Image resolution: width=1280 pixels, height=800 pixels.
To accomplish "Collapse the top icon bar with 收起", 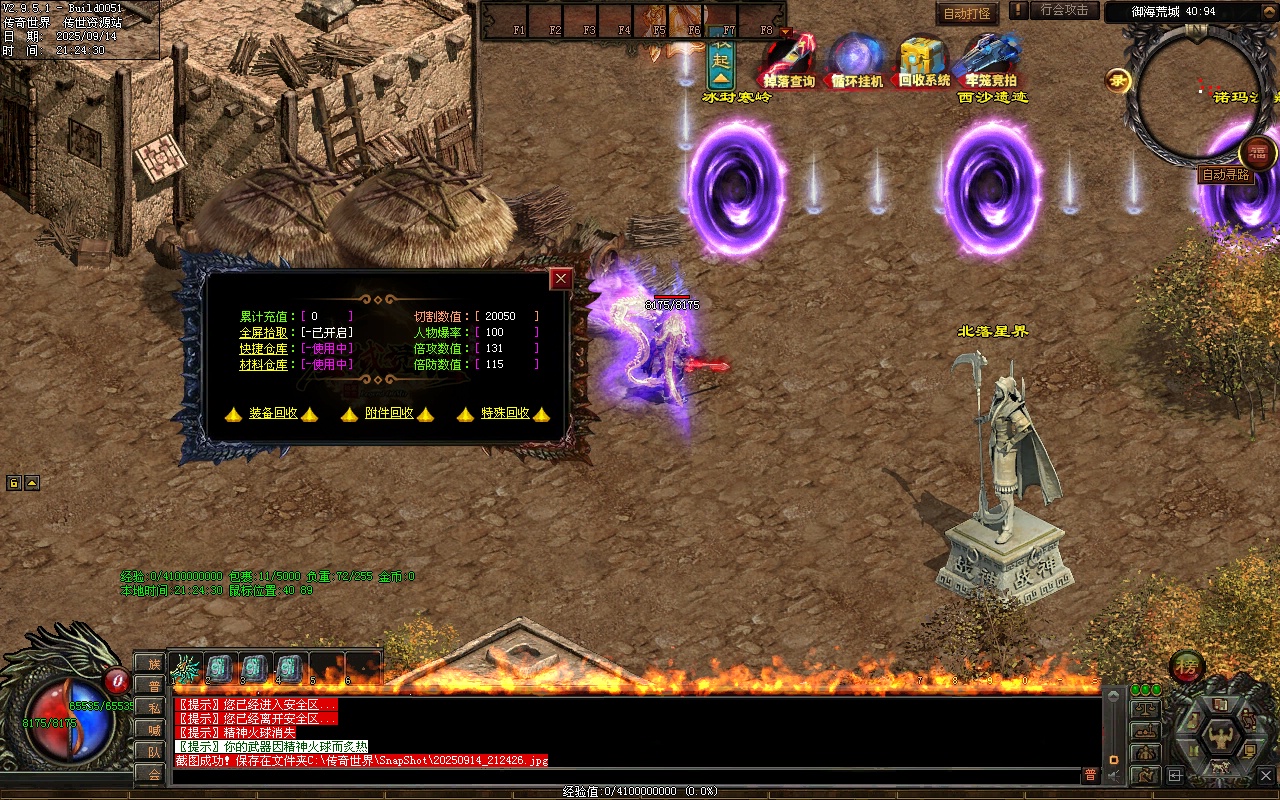I will point(721,62).
